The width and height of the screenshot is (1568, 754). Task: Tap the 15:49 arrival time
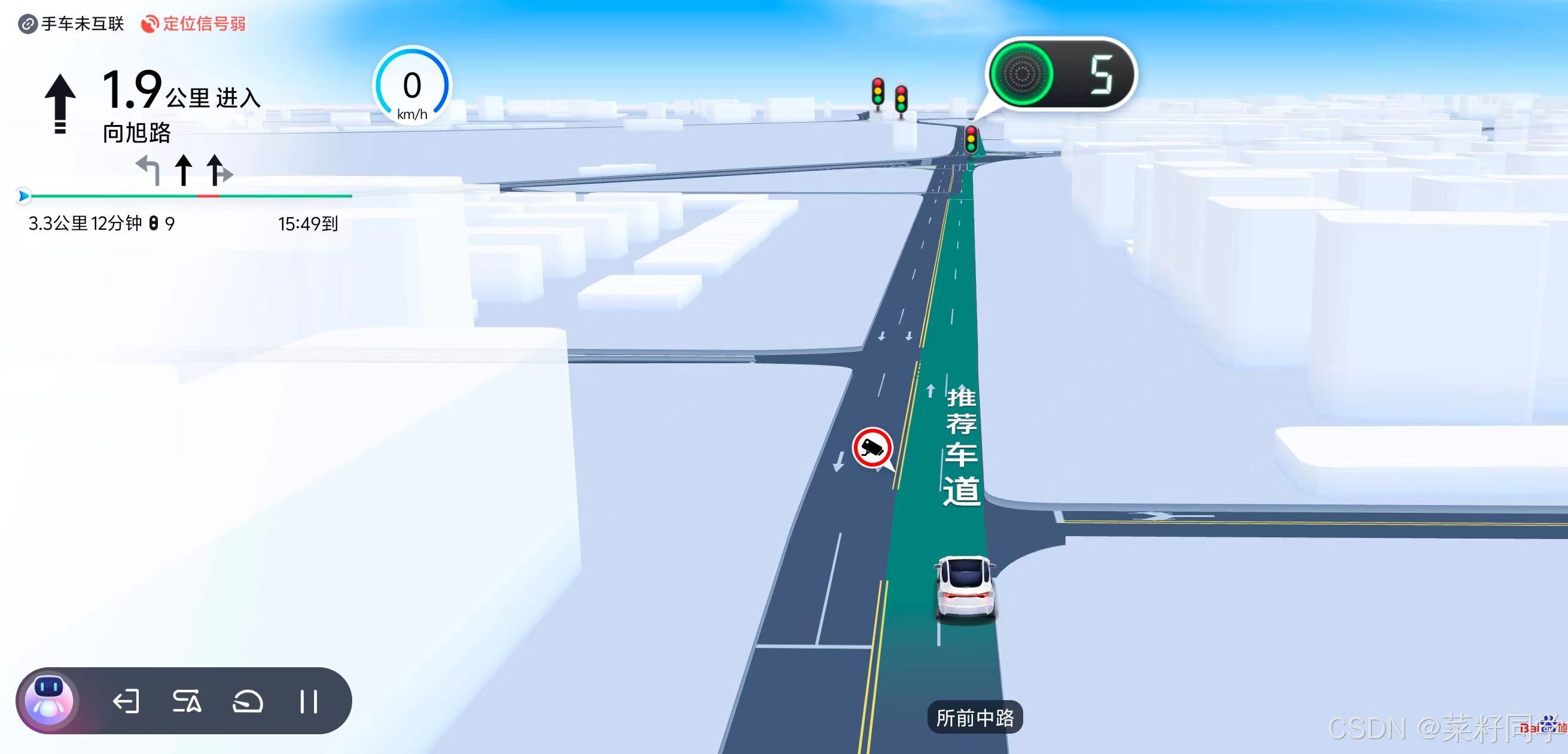click(308, 224)
